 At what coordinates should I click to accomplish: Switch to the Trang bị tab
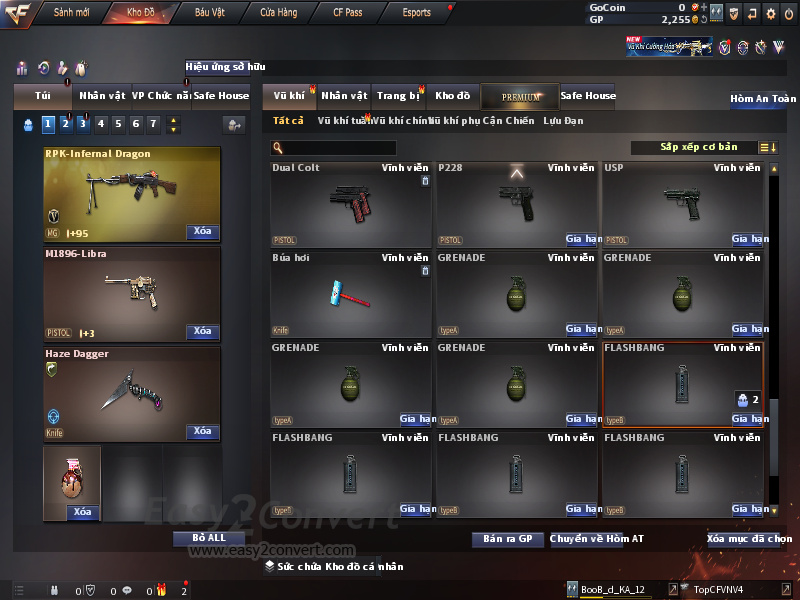click(398, 96)
